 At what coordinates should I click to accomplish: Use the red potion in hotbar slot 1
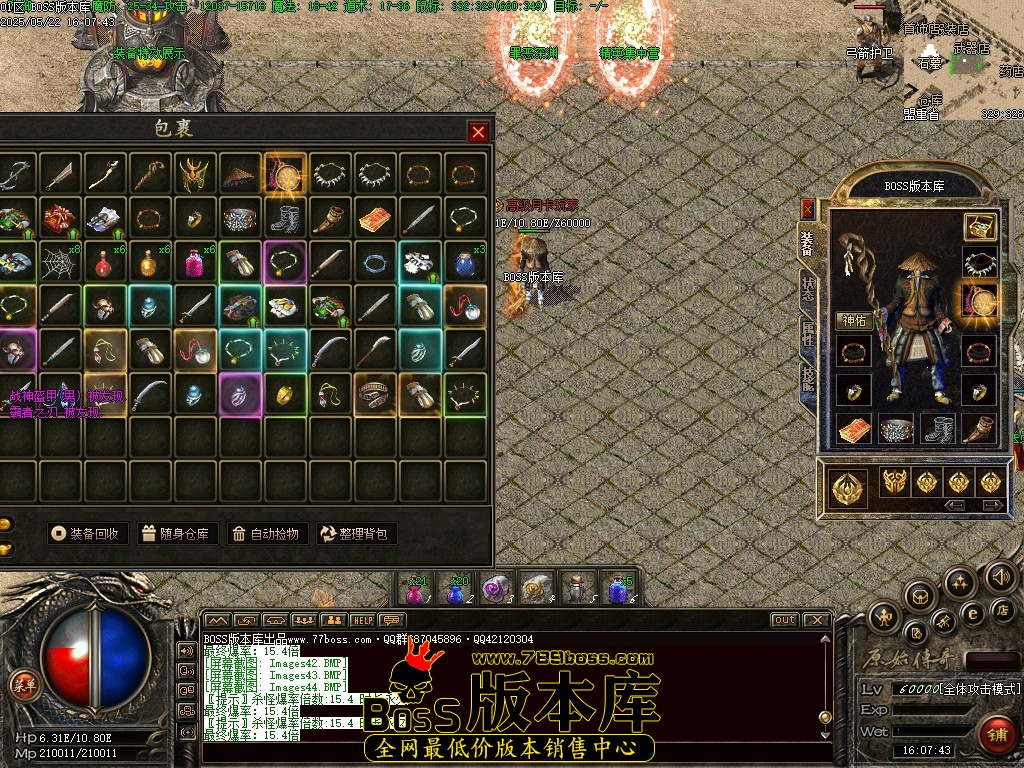(414, 589)
